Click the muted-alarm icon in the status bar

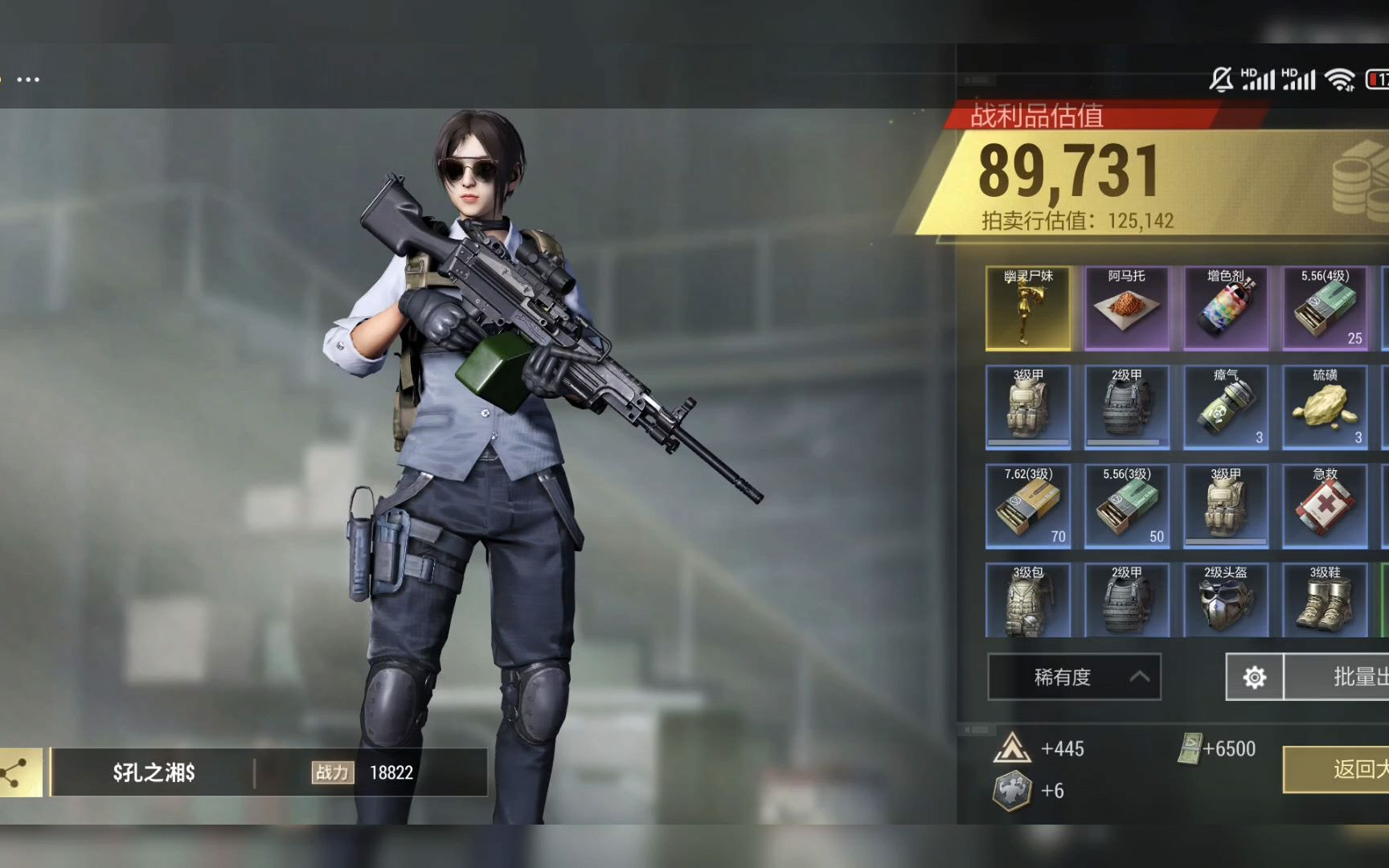[1223, 79]
